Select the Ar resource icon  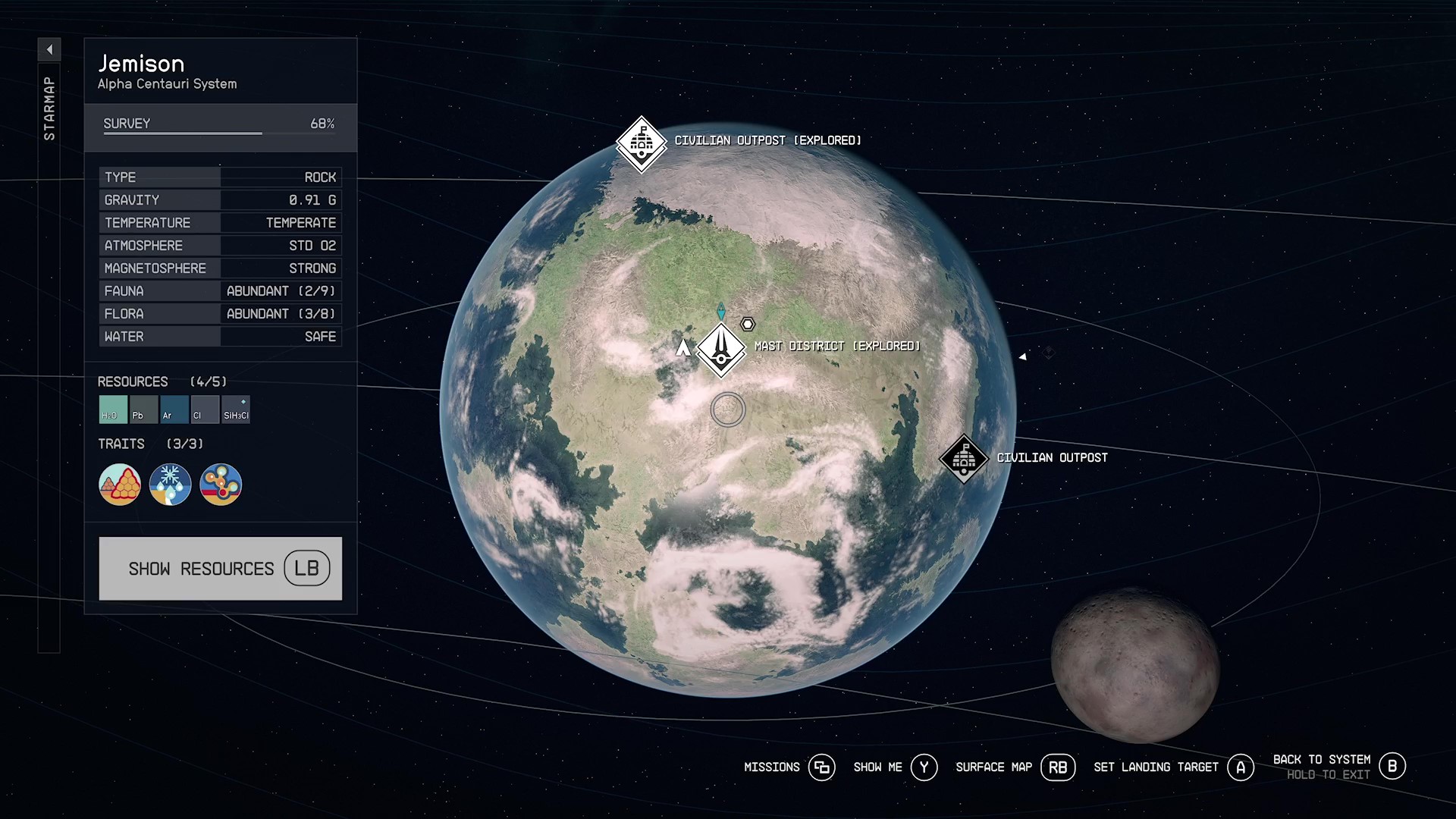[174, 409]
